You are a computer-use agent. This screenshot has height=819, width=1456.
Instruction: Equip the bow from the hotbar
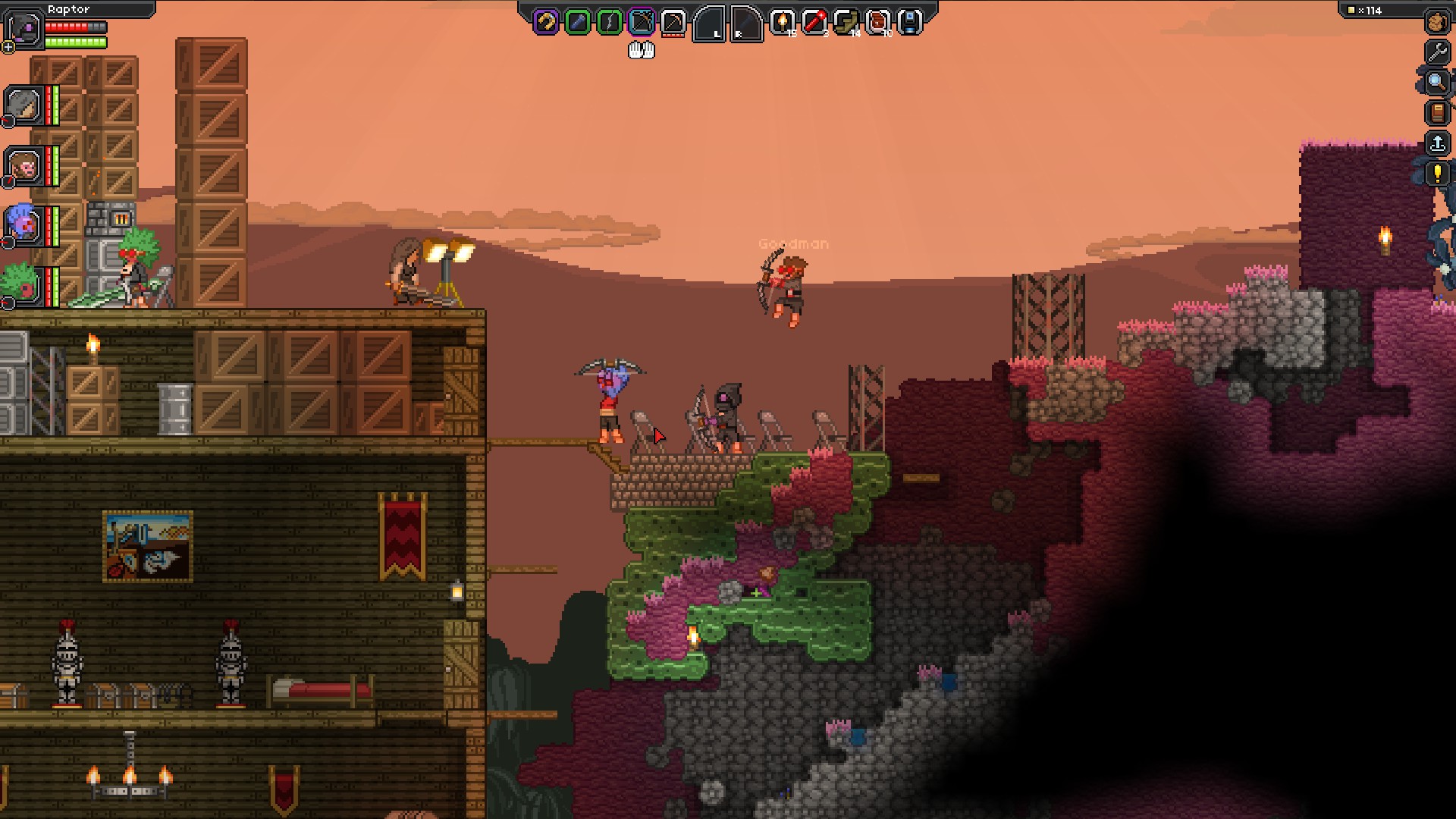(608, 21)
